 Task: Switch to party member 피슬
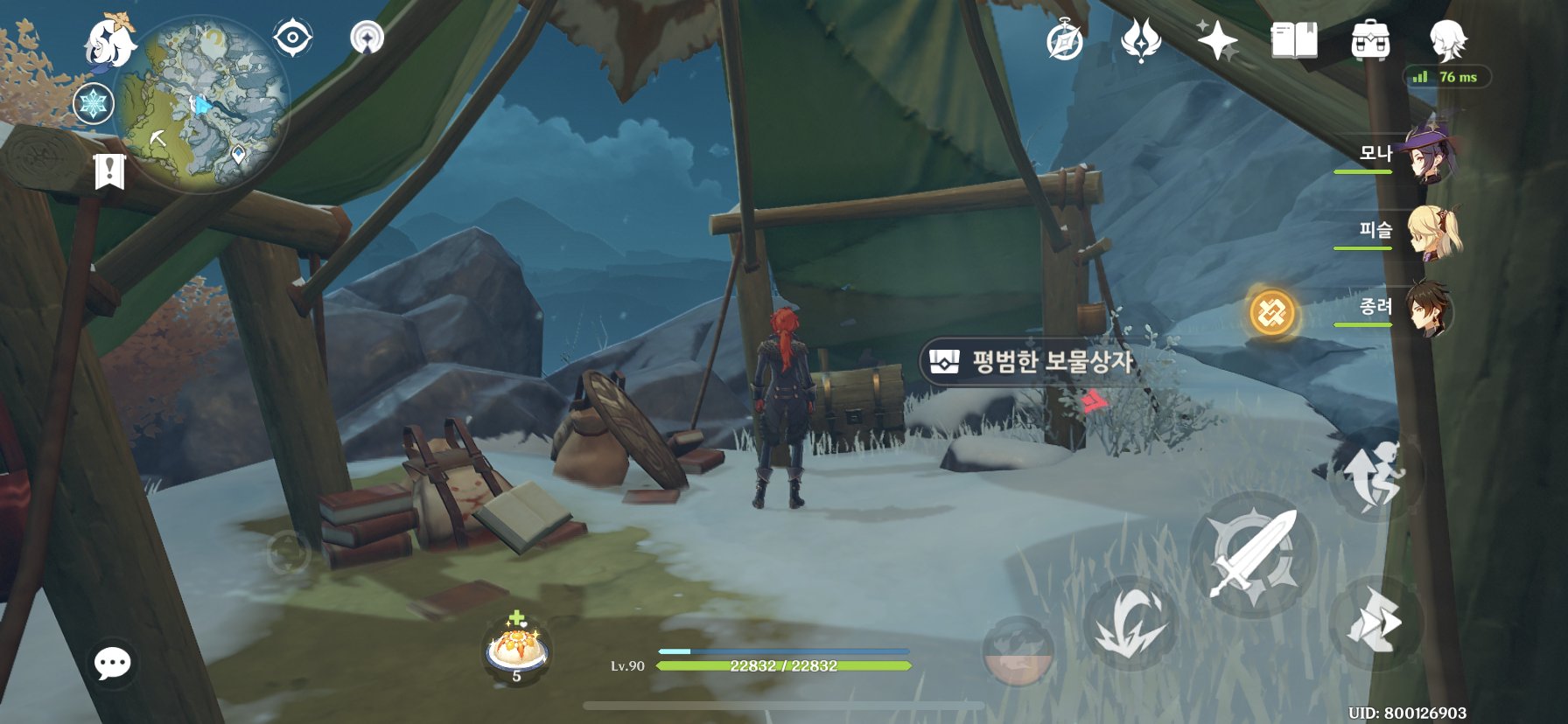1431,232
